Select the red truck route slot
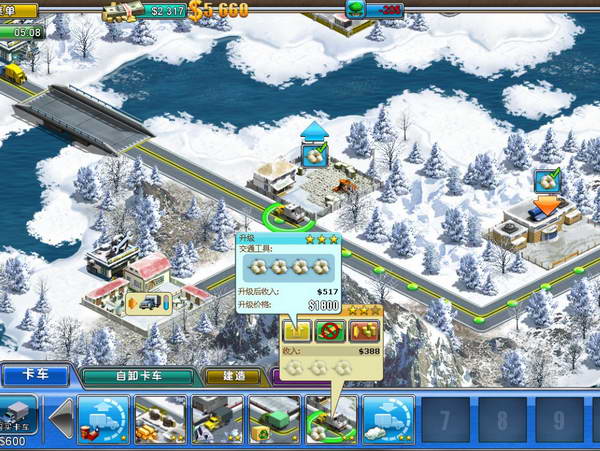Image resolution: width=600 pixels, height=451 pixels. (103, 420)
